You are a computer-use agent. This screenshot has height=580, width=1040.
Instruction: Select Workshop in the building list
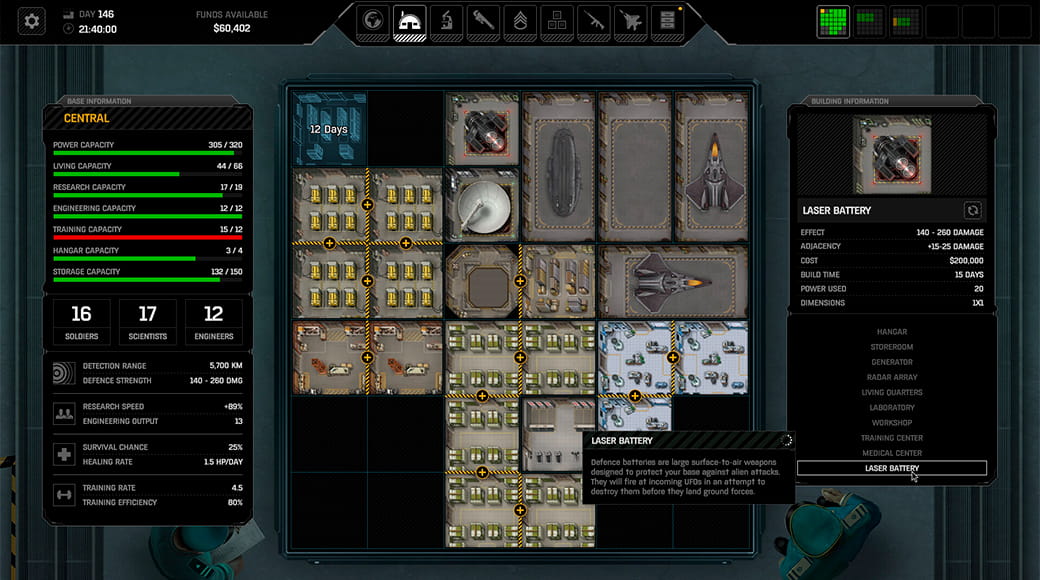[x=891, y=422]
